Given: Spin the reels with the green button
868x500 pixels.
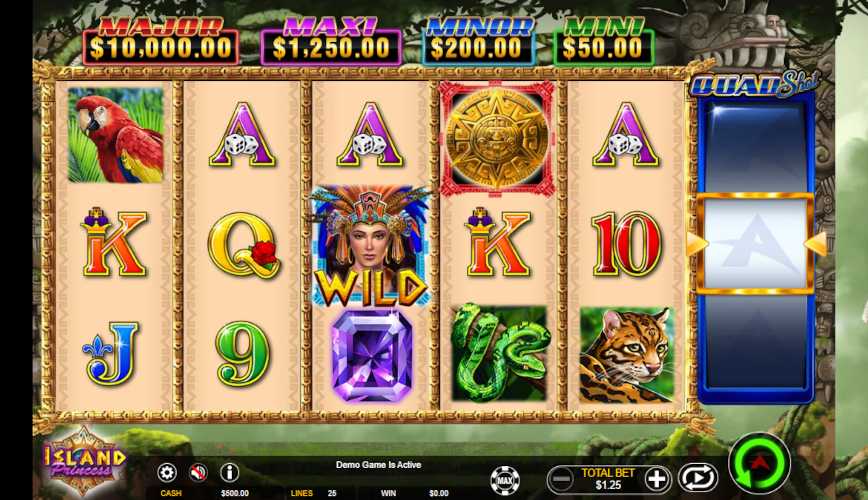Looking at the screenshot, I should [x=759, y=464].
